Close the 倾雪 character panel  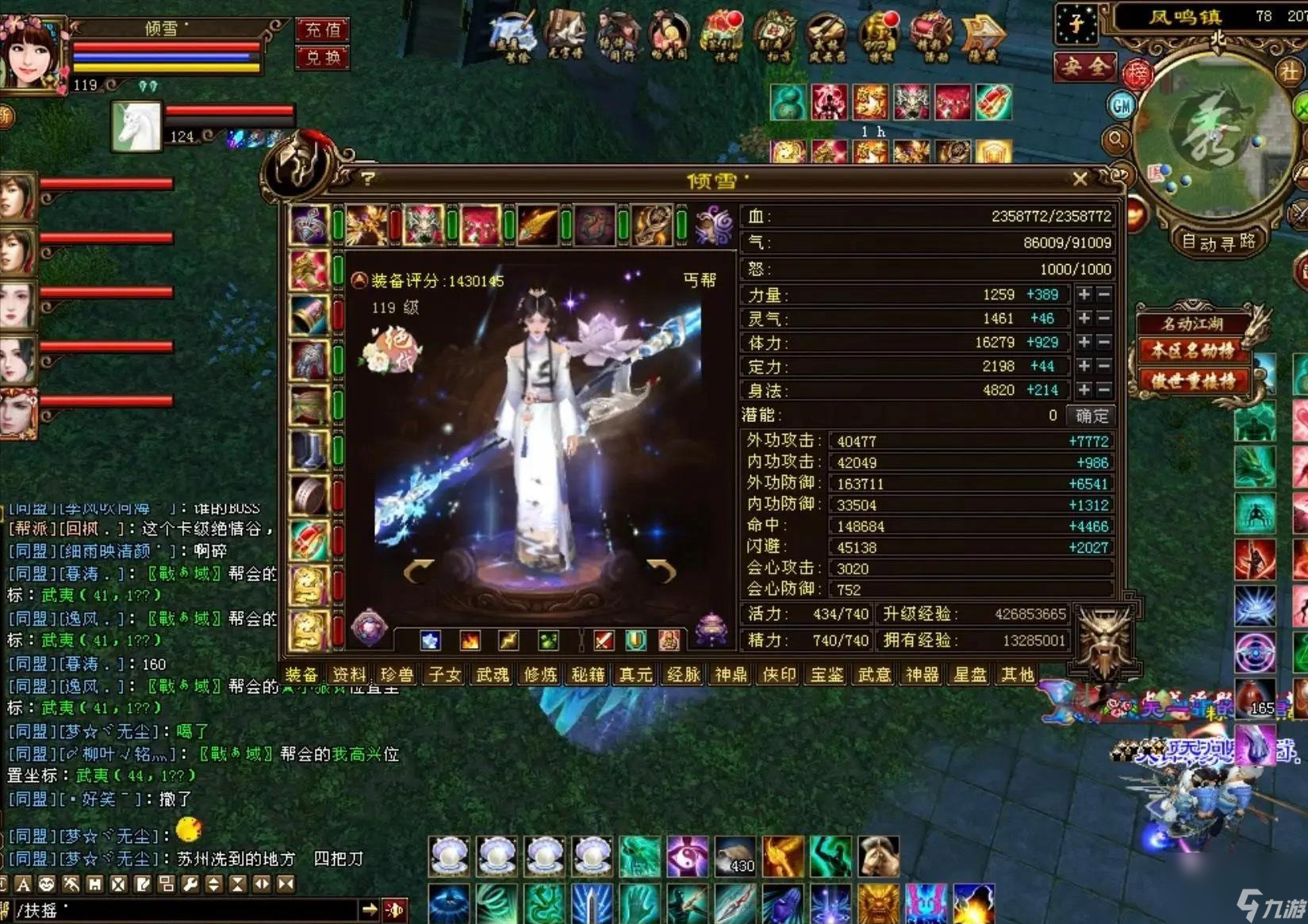(1080, 179)
